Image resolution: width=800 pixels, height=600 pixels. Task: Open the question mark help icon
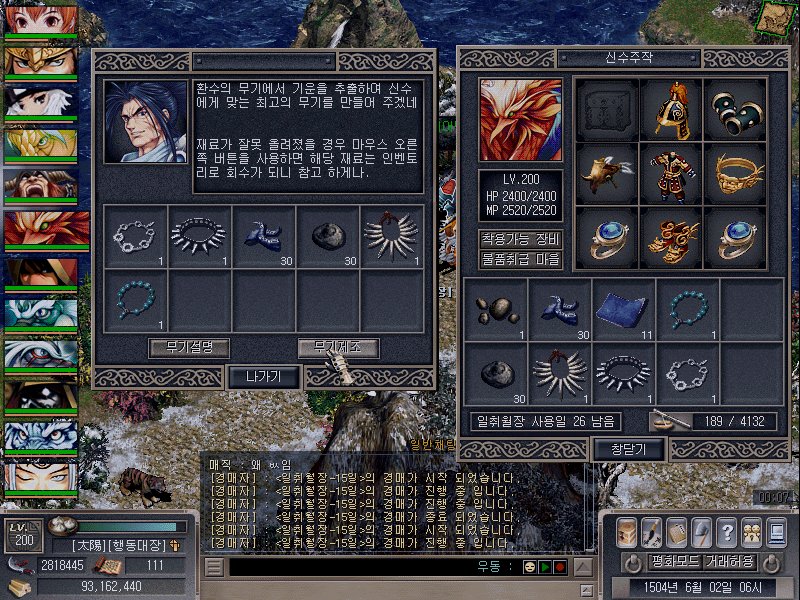coord(726,531)
